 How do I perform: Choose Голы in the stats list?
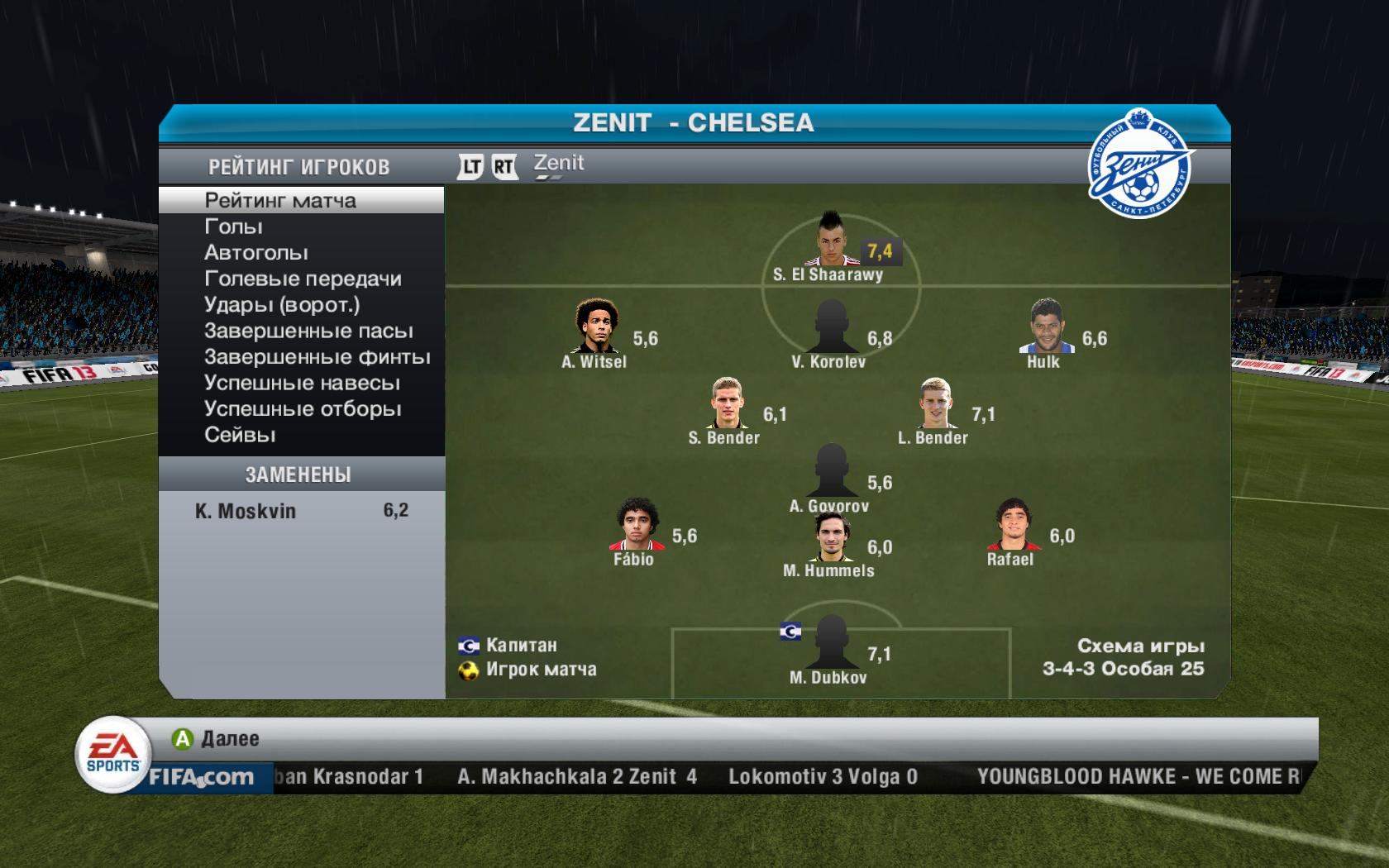pos(233,227)
